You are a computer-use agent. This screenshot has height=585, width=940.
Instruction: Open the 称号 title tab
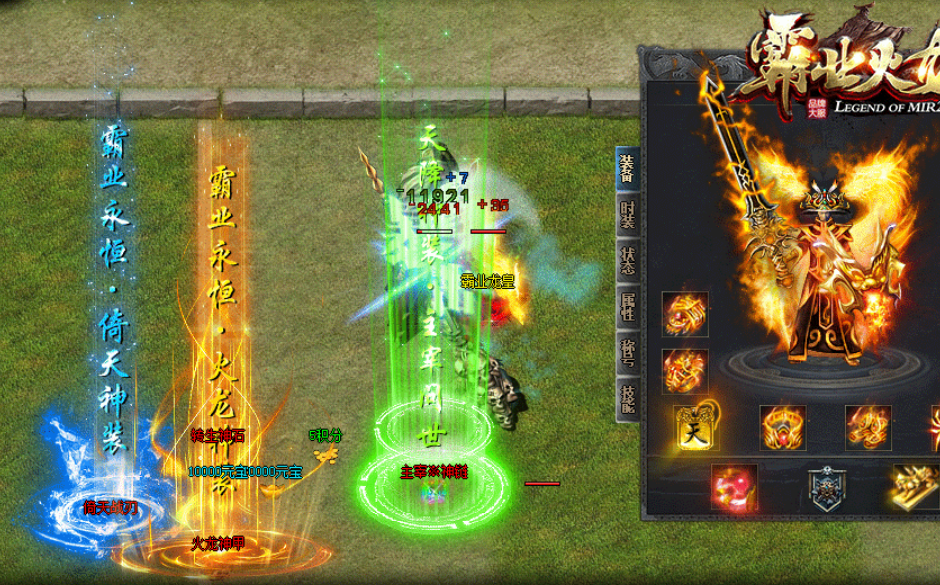click(626, 353)
